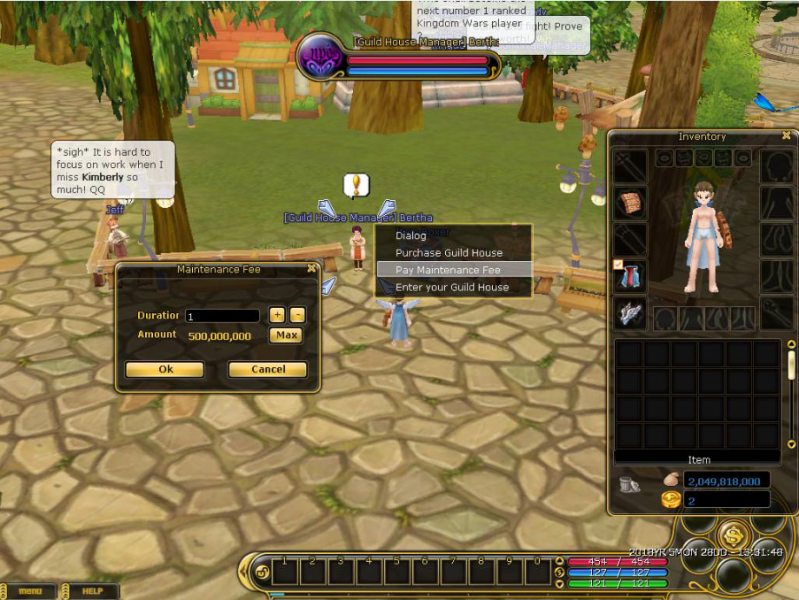The width and height of the screenshot is (799, 600).
Task: Cancel the Maintenance Fee dialog
Action: click(267, 369)
